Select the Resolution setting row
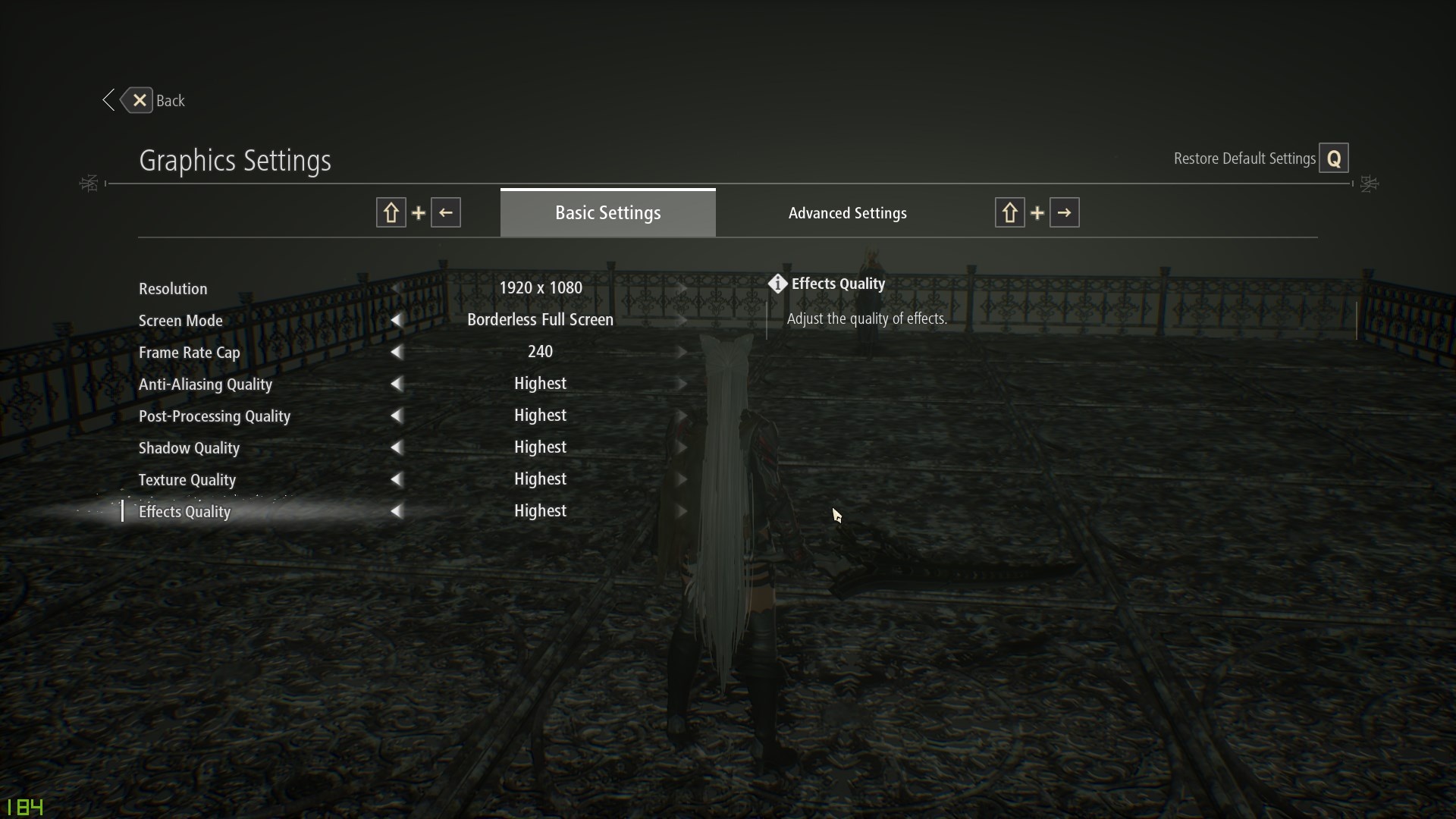The image size is (1456, 819). click(173, 289)
